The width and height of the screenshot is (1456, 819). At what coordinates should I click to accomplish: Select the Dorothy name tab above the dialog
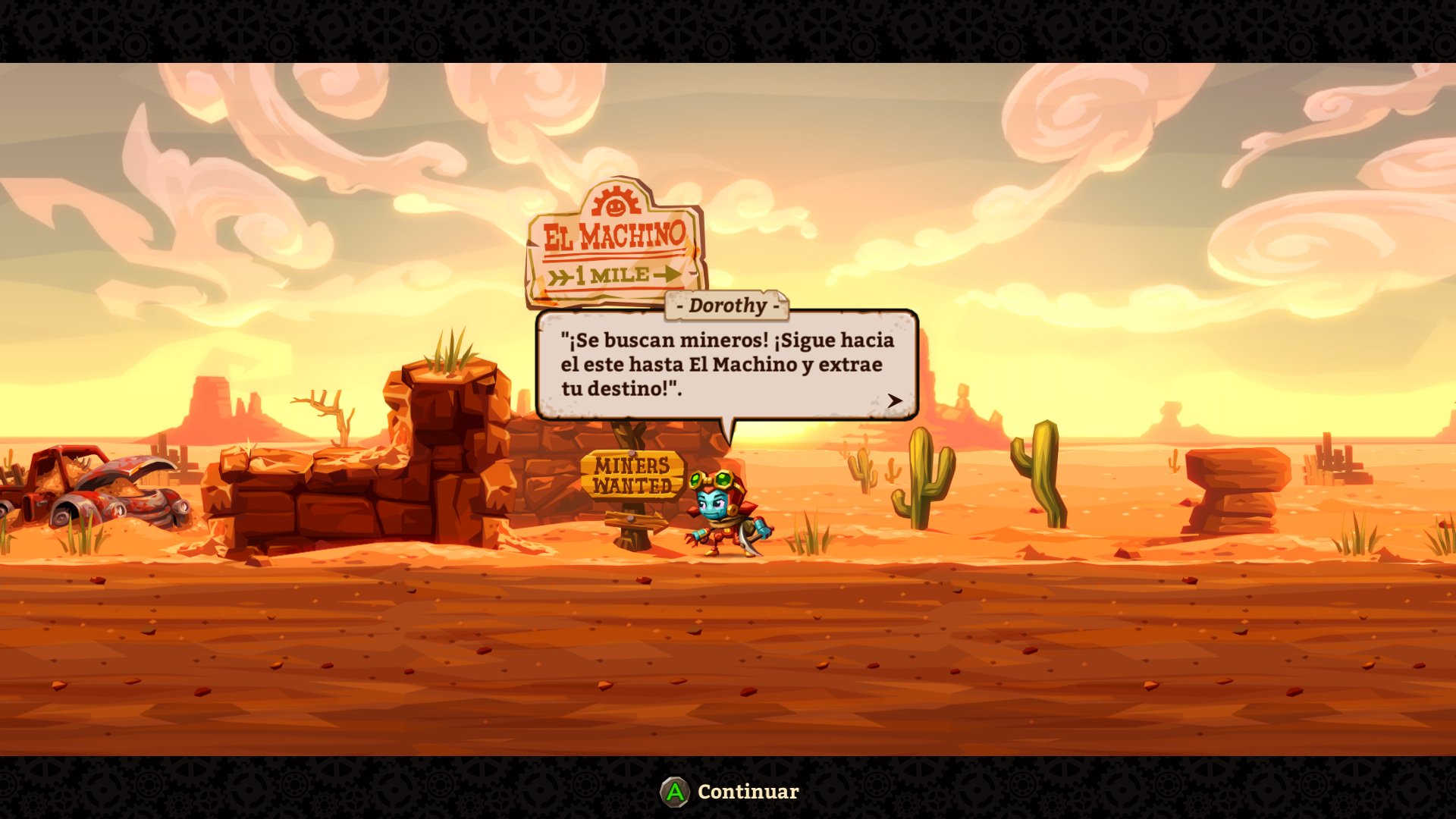click(726, 306)
